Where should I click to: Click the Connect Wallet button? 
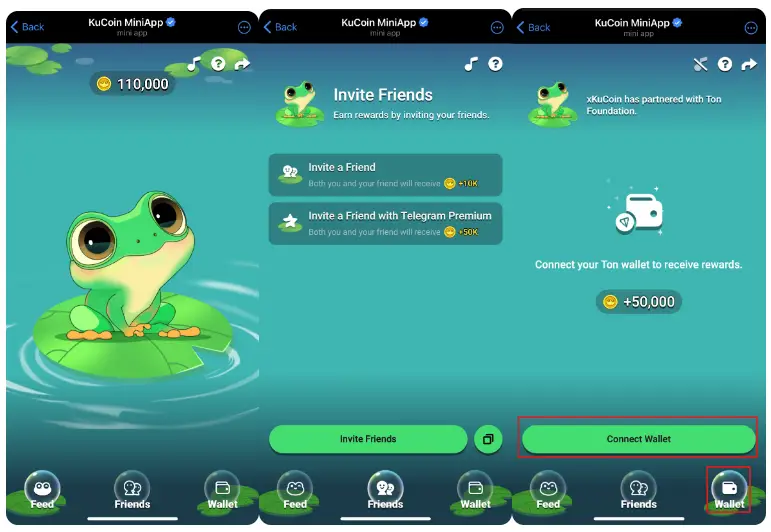click(x=638, y=439)
